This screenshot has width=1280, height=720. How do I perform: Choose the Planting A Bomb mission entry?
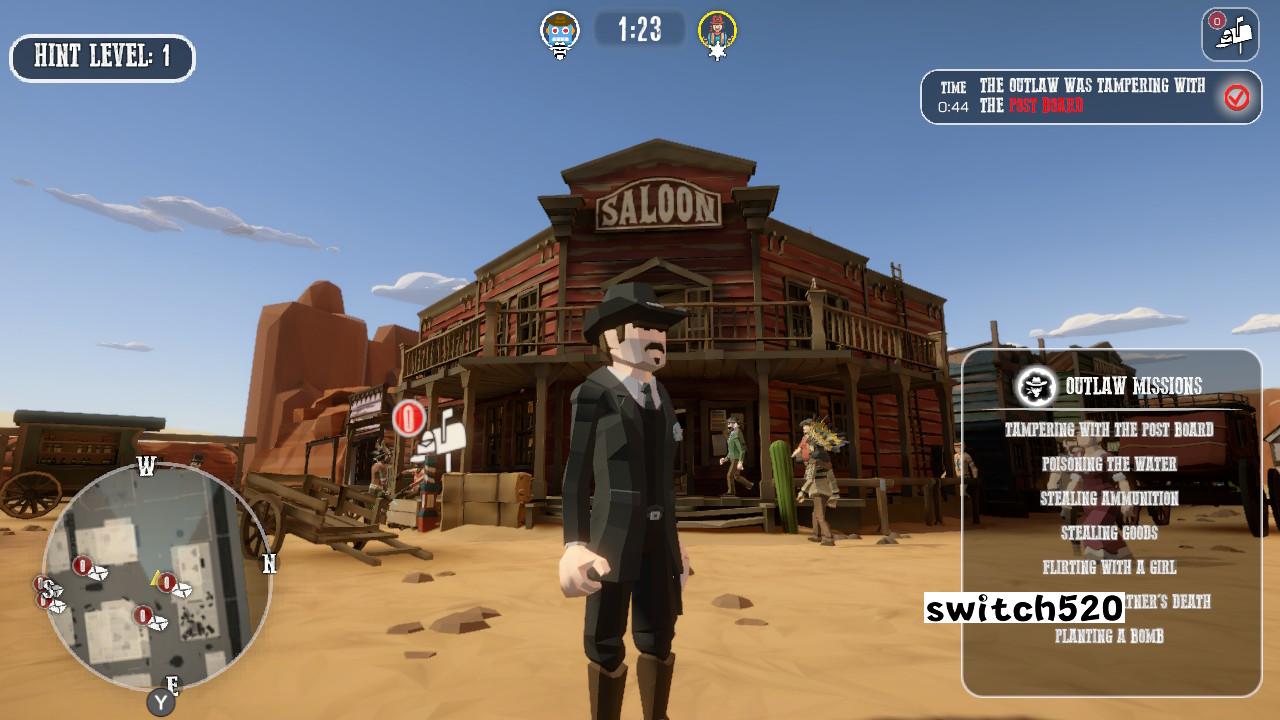pos(1108,633)
